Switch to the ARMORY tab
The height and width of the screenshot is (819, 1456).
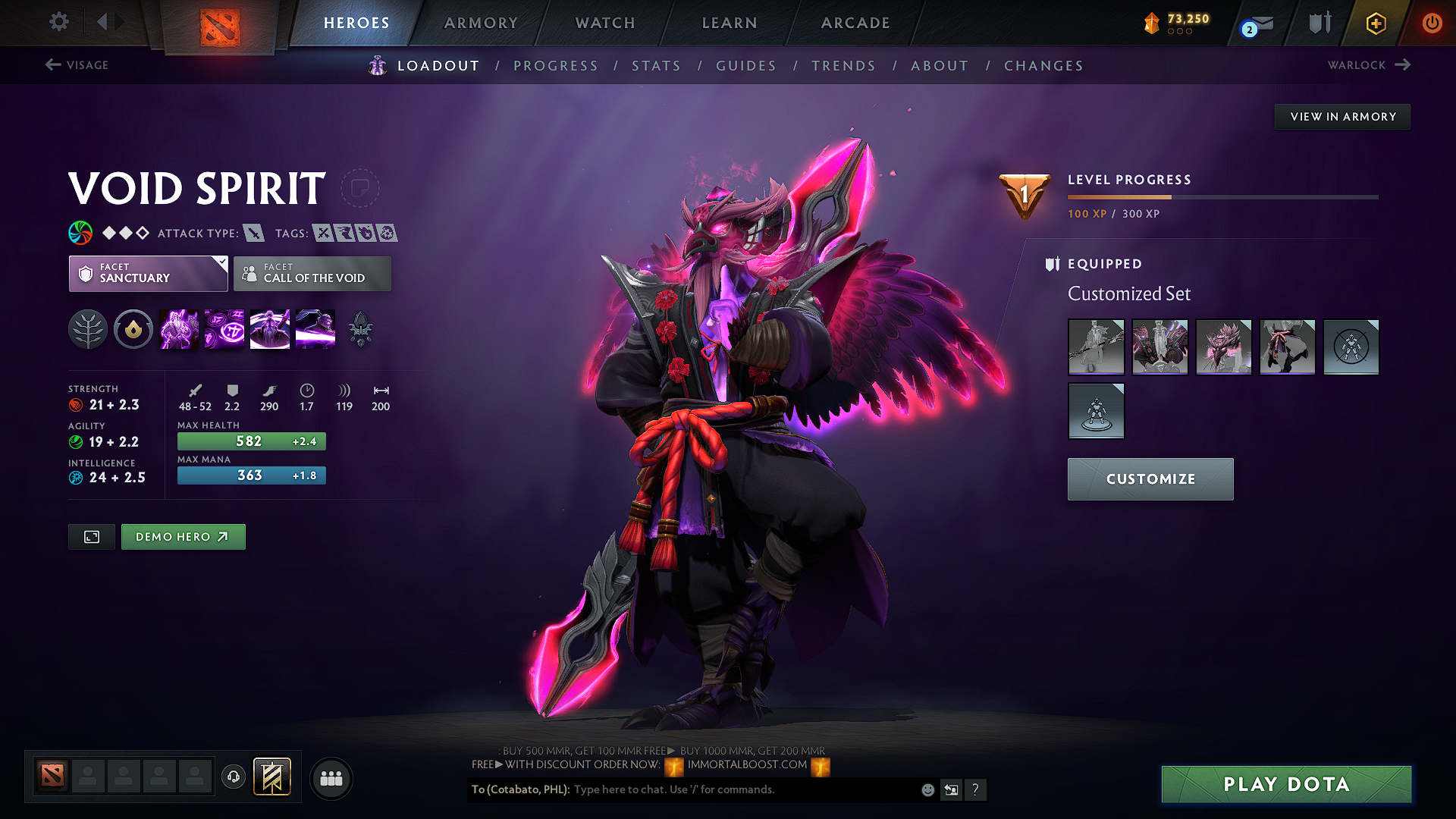(x=480, y=23)
